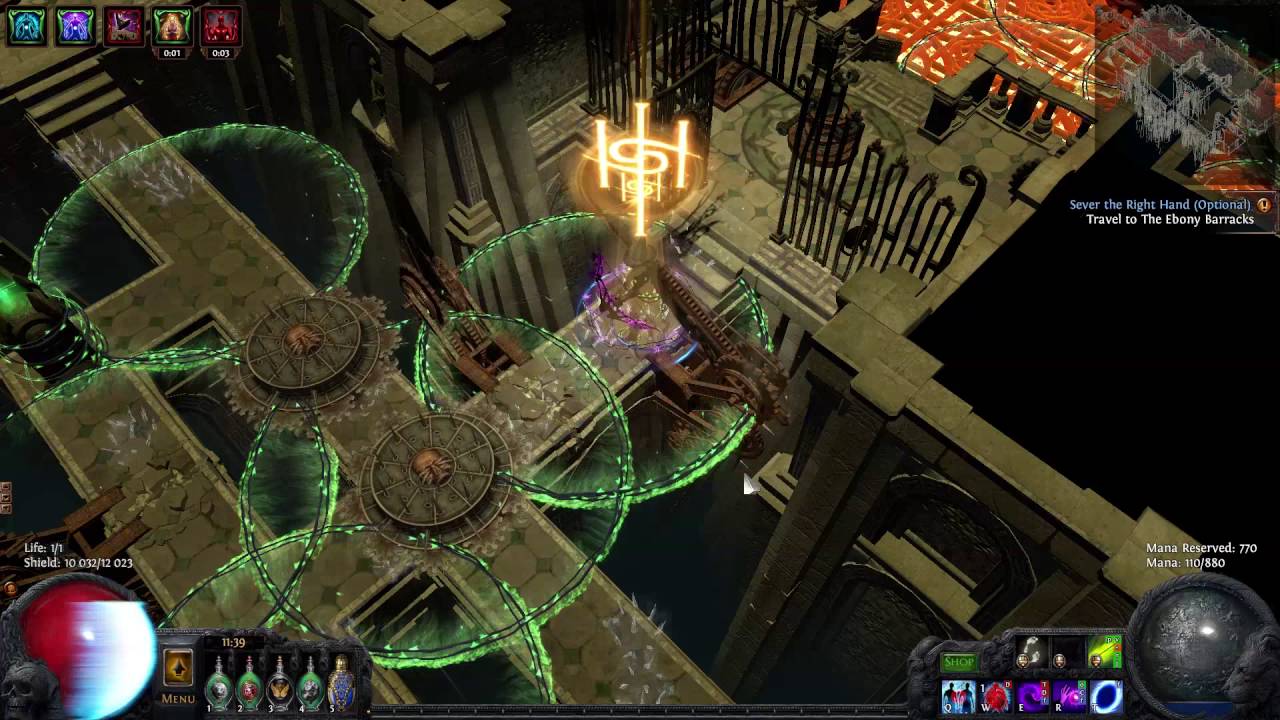Activate the purple hand skill on R
Viewport: 1280px width, 720px height.
pos(1069,695)
